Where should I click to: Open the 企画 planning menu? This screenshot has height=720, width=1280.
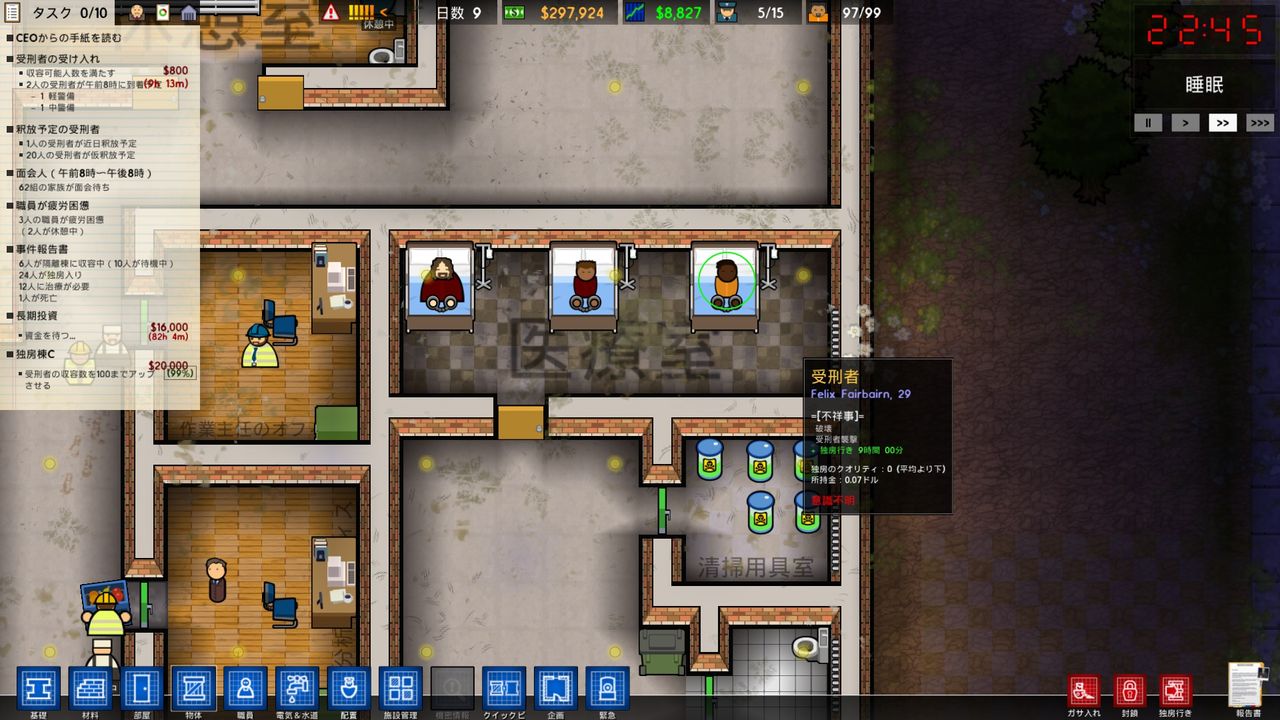[x=557, y=688]
